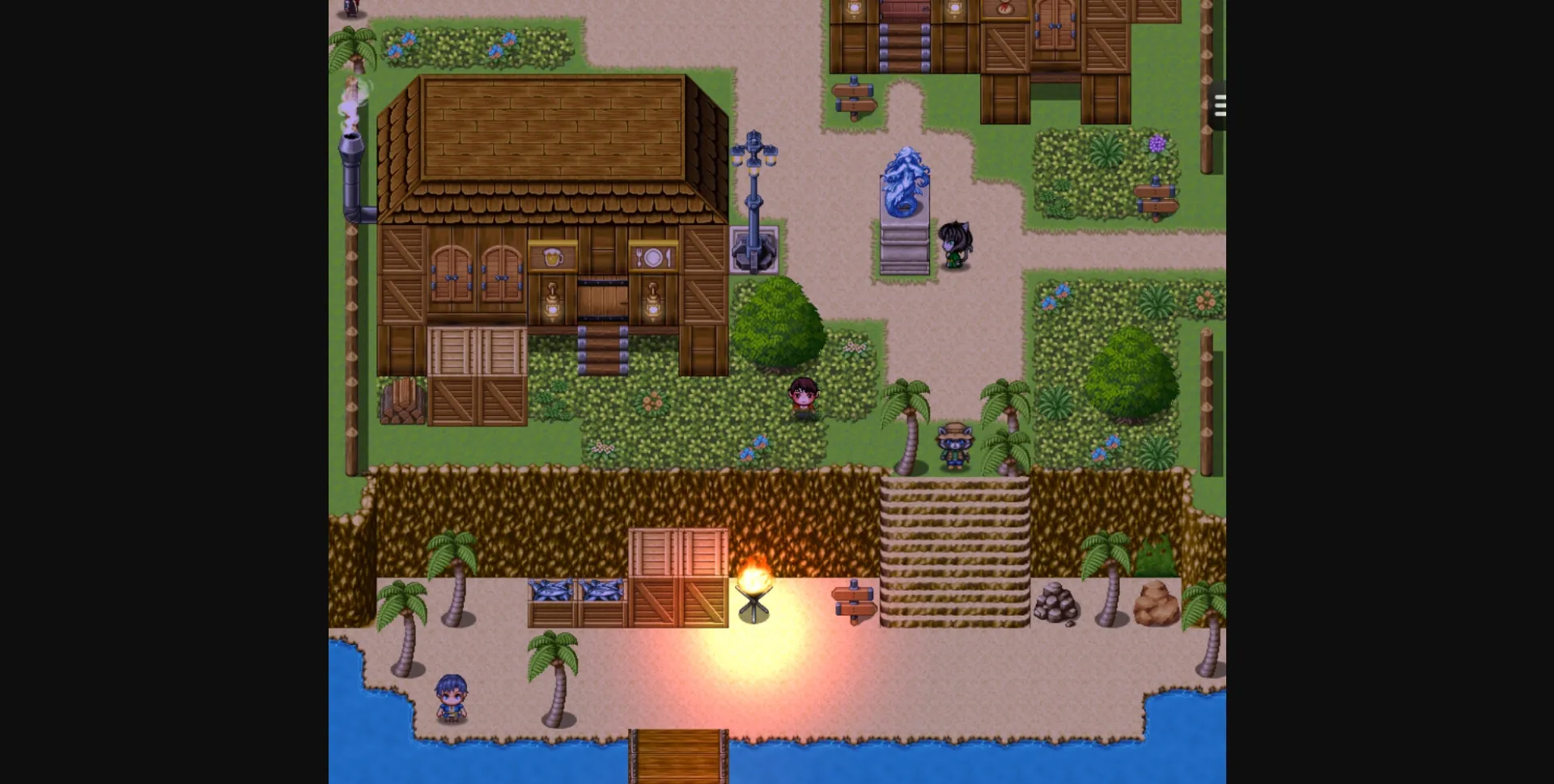
Task: Open the hamburger menu at top right
Action: (1219, 105)
